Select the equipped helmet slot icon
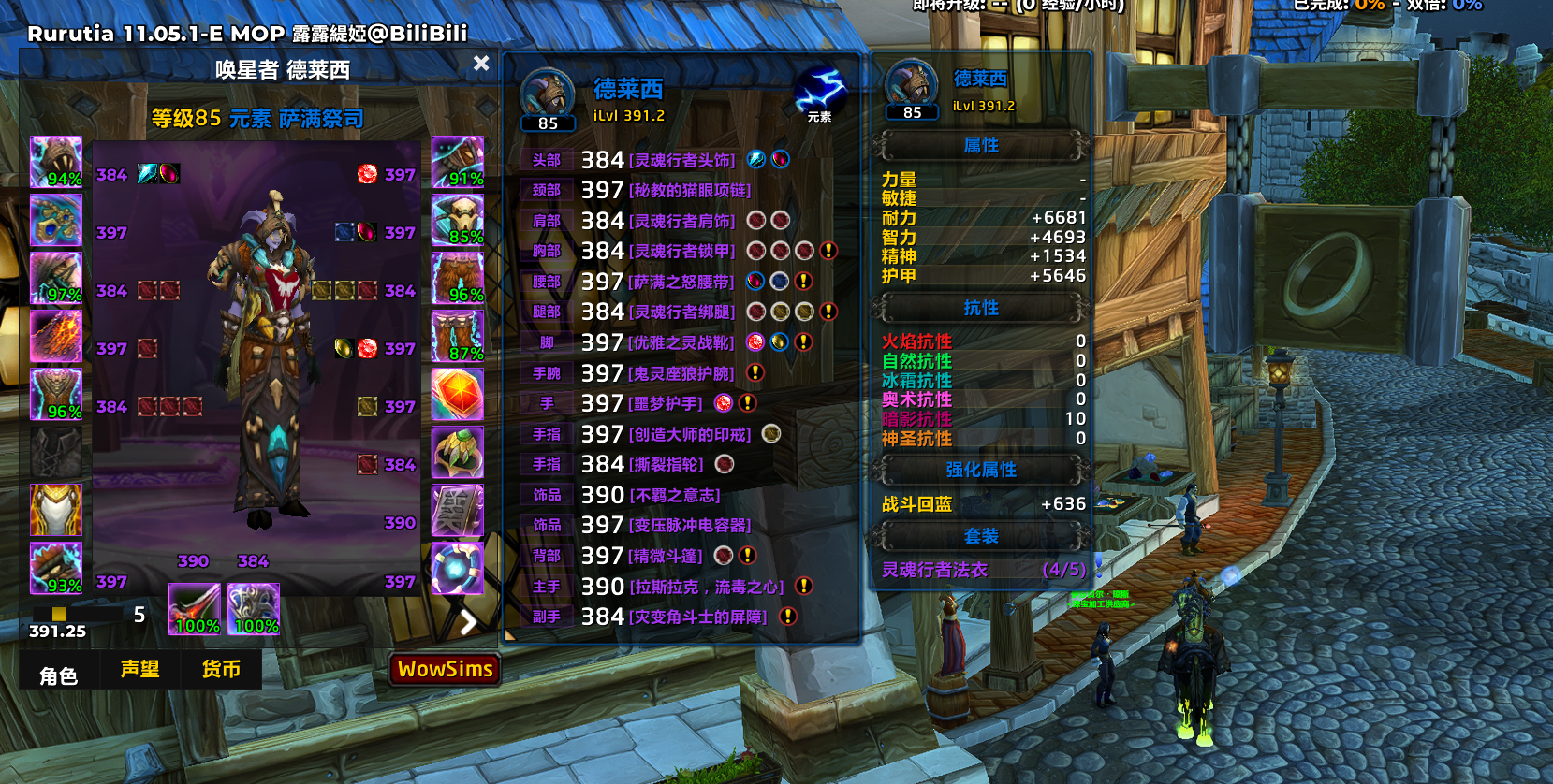 (x=56, y=162)
